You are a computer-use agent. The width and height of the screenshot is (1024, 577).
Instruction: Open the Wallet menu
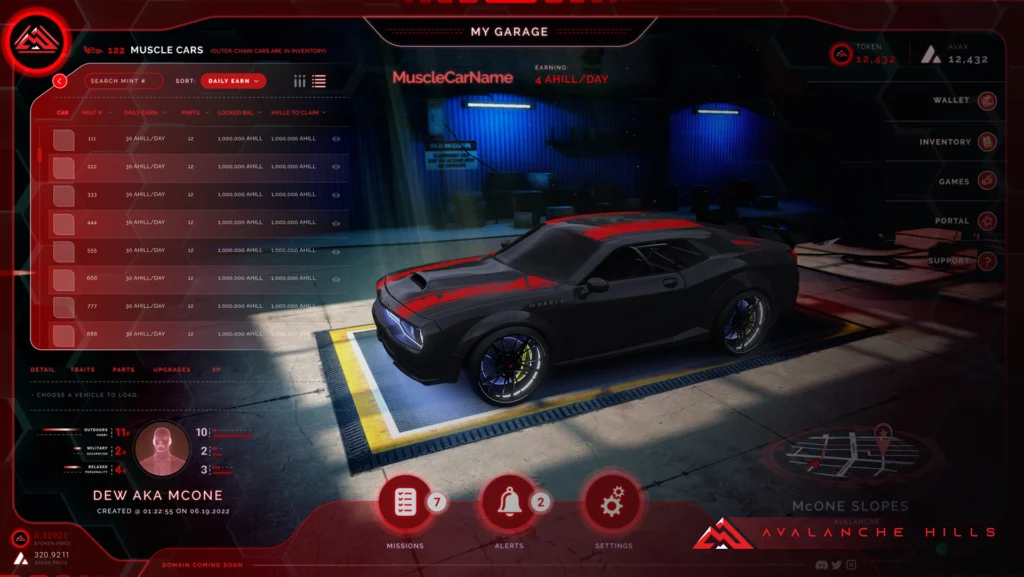click(987, 101)
